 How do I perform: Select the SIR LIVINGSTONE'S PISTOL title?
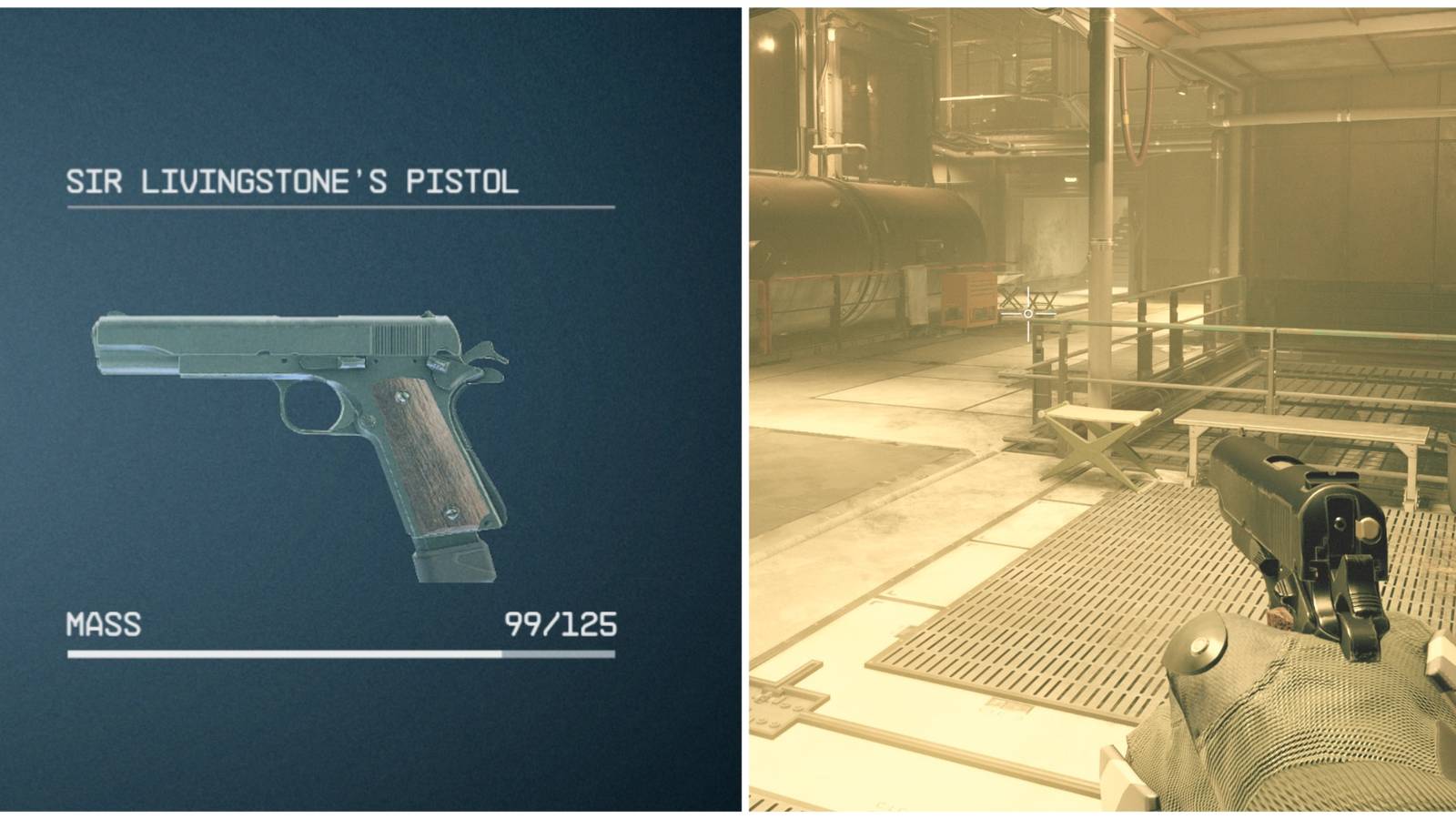[291, 180]
